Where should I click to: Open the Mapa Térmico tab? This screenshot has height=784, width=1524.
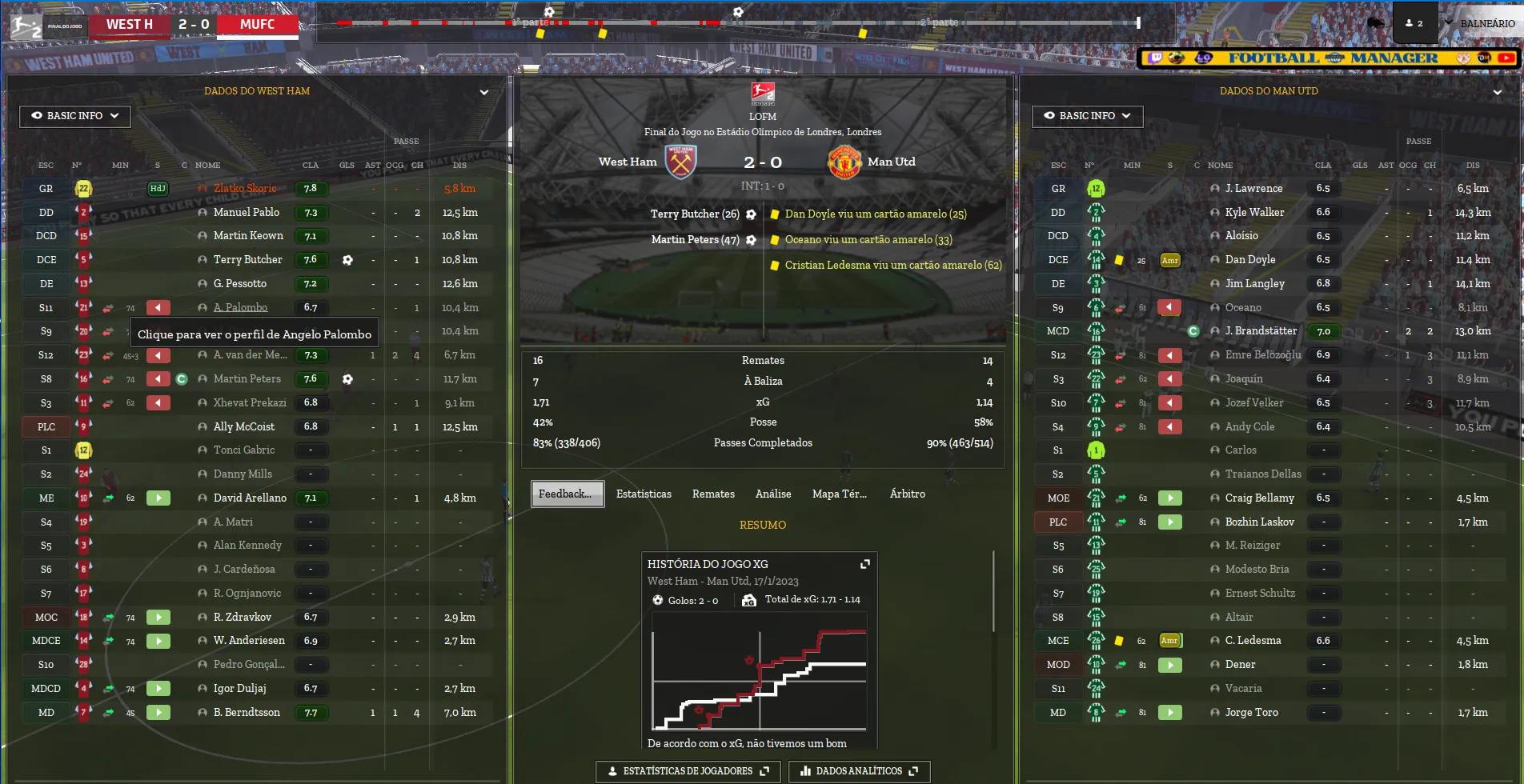tap(839, 494)
